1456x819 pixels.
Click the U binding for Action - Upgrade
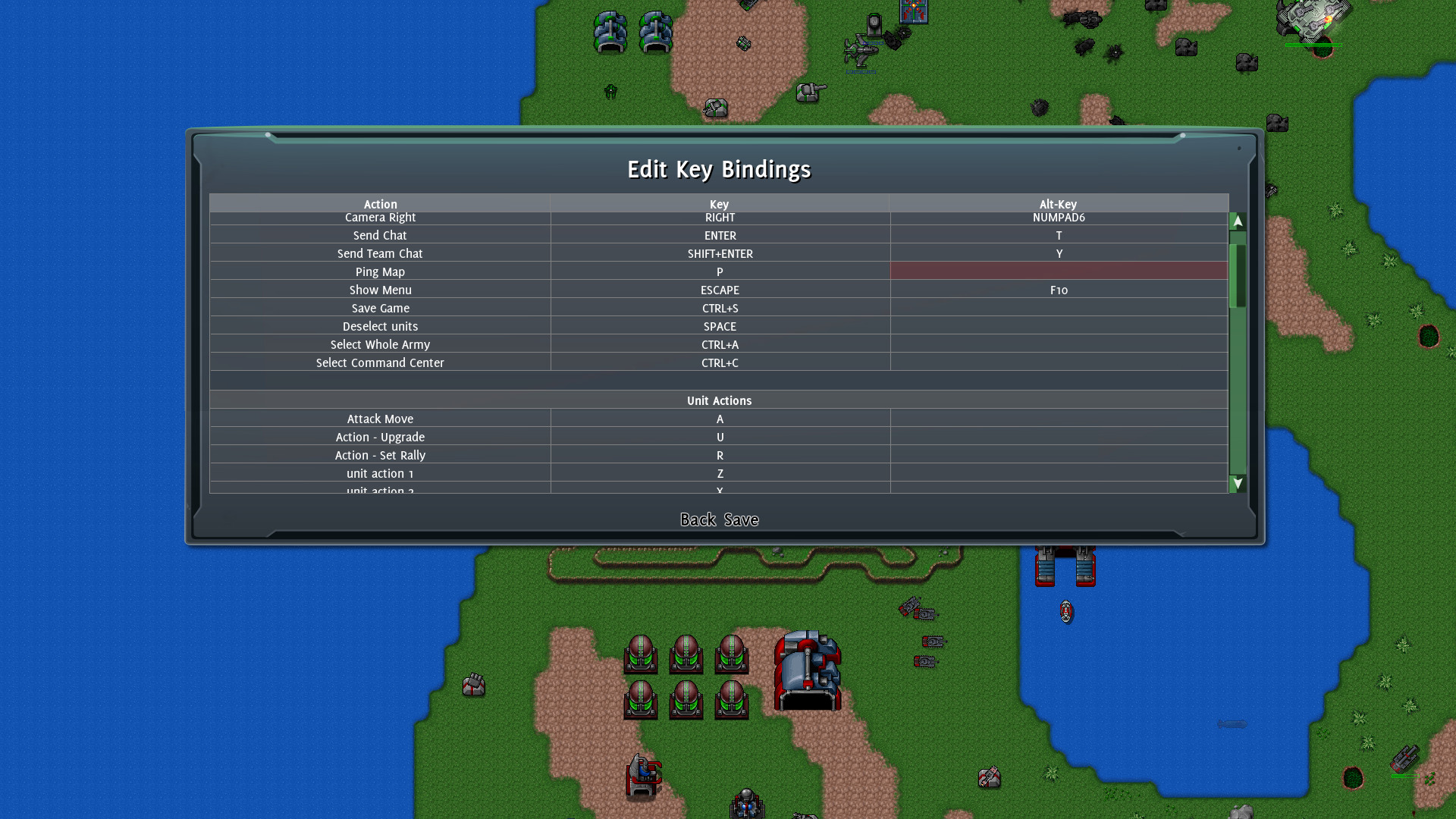coord(719,437)
